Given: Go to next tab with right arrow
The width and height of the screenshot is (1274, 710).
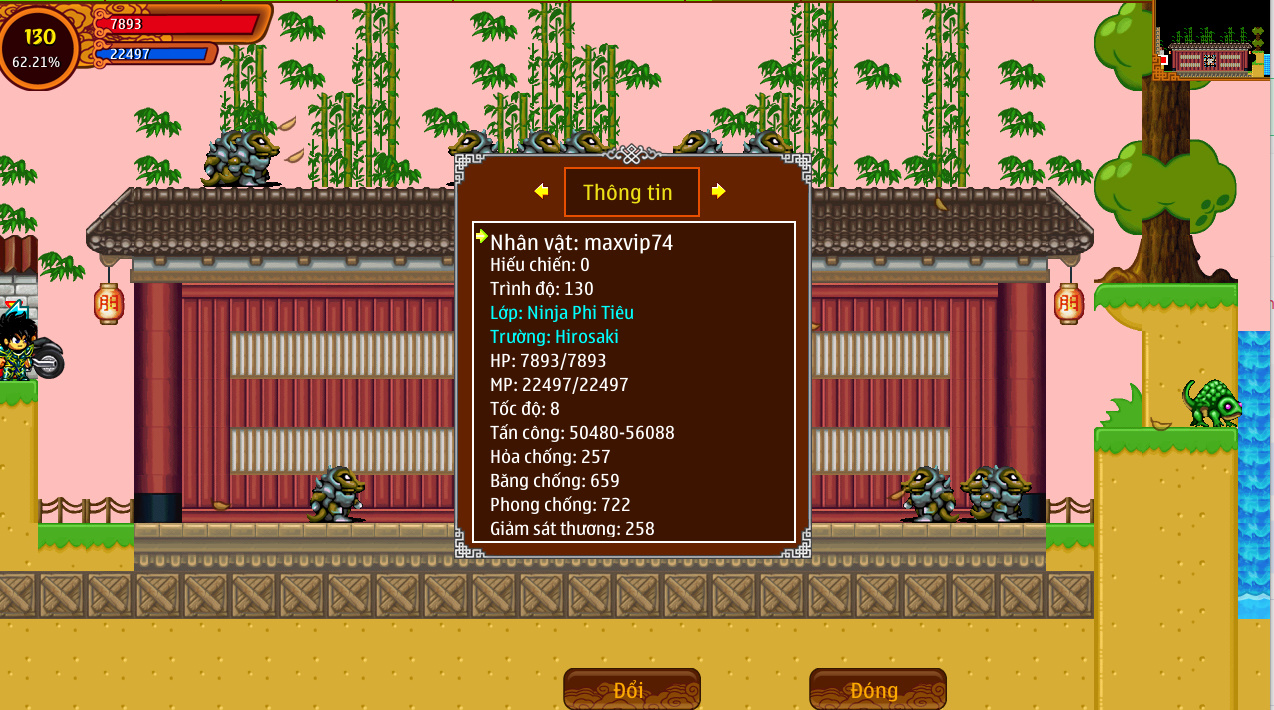Looking at the screenshot, I should pyautogui.click(x=718, y=191).
